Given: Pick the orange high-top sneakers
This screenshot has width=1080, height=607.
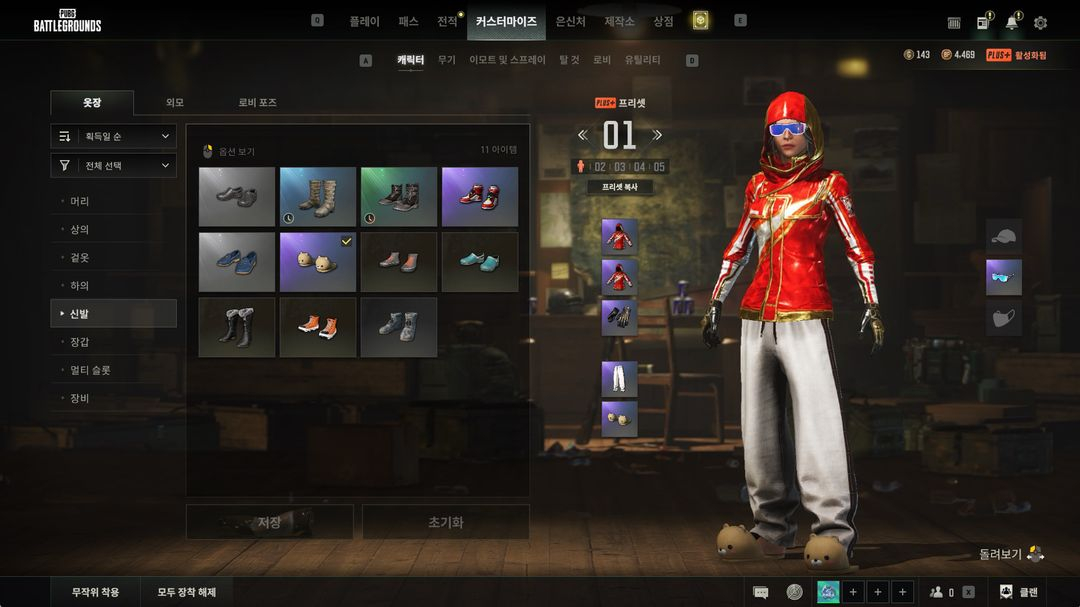Looking at the screenshot, I should 318,327.
